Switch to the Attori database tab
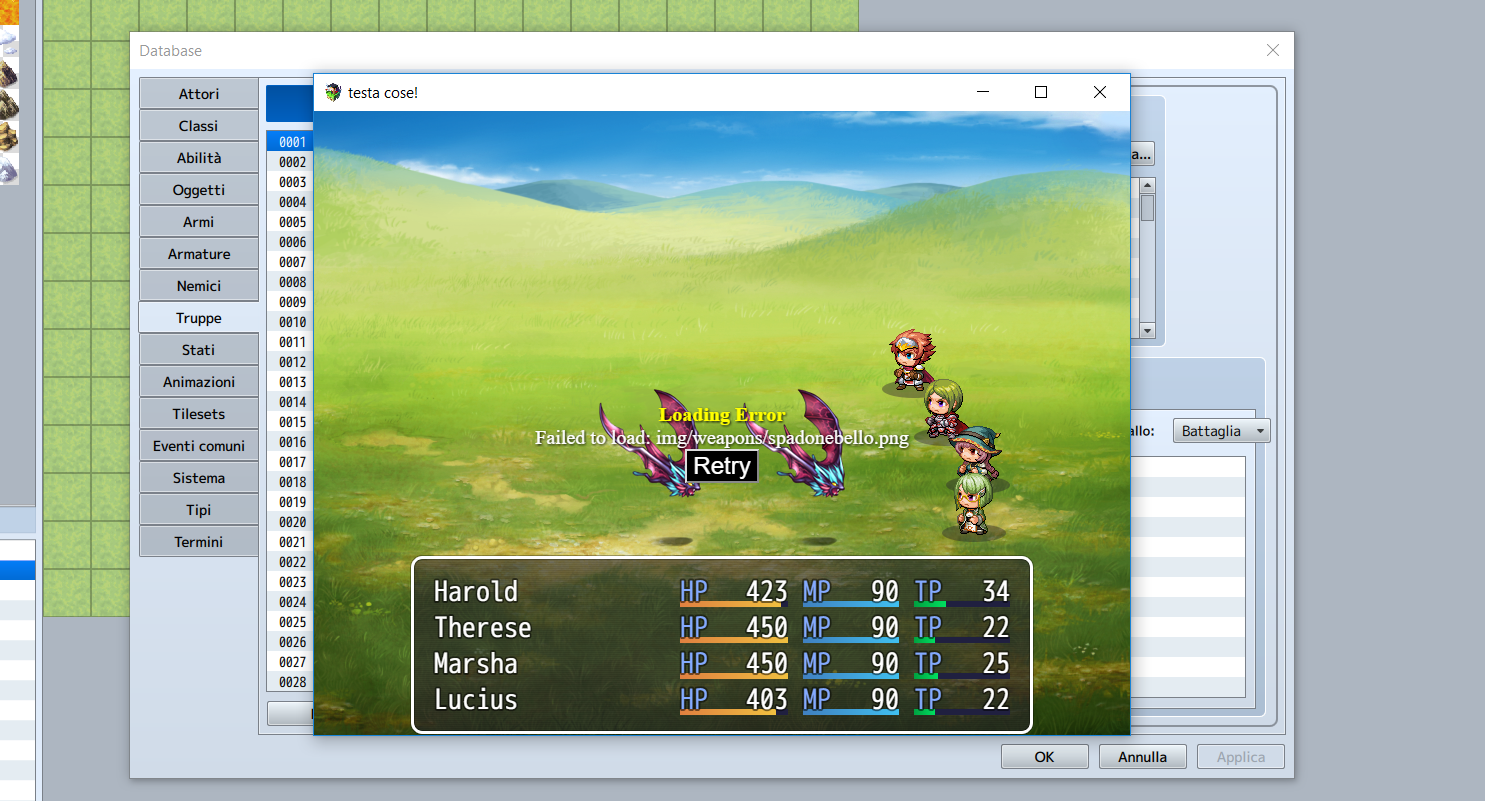The height and width of the screenshot is (801, 1485). tap(199, 94)
